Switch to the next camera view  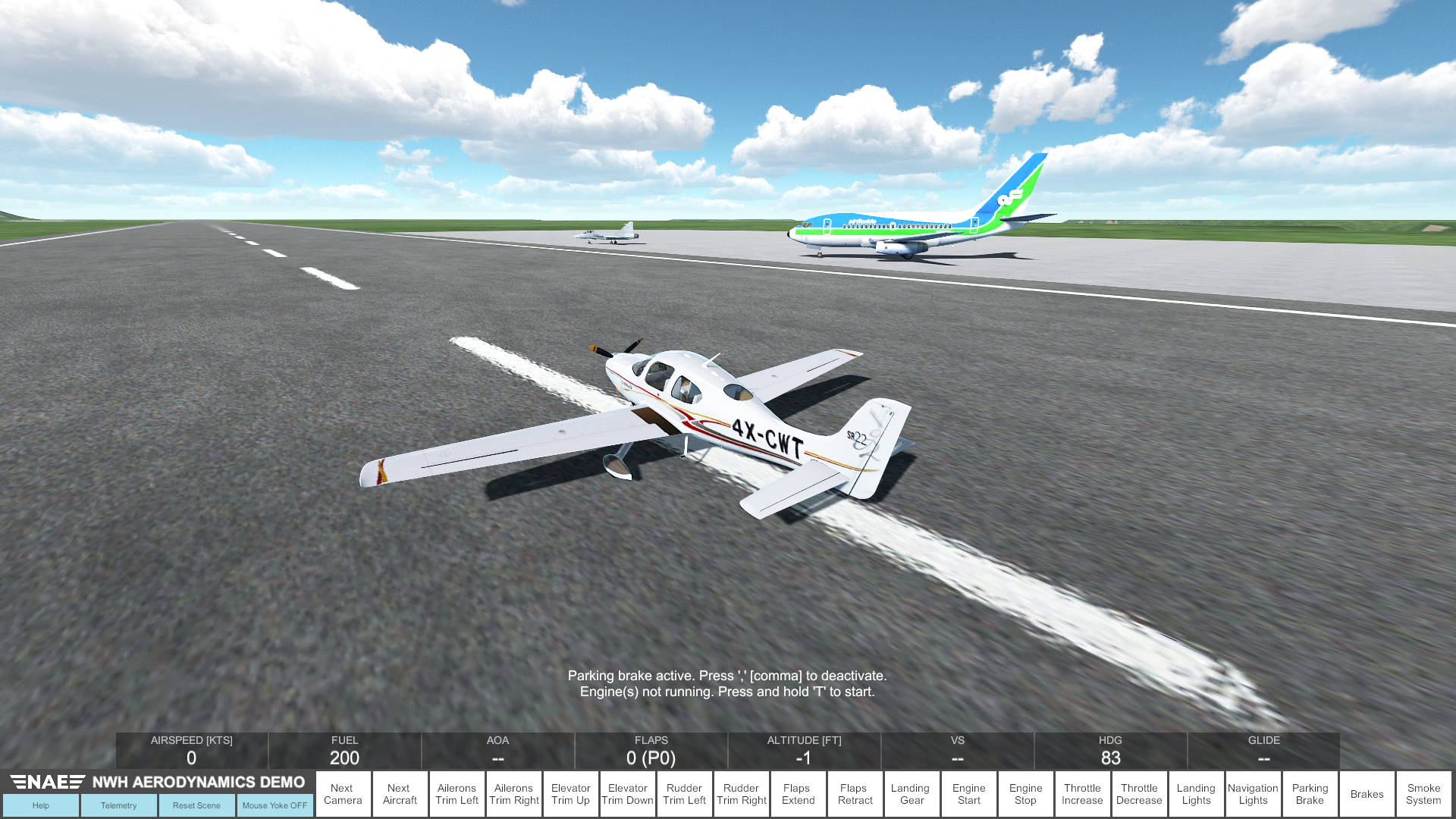[343, 793]
